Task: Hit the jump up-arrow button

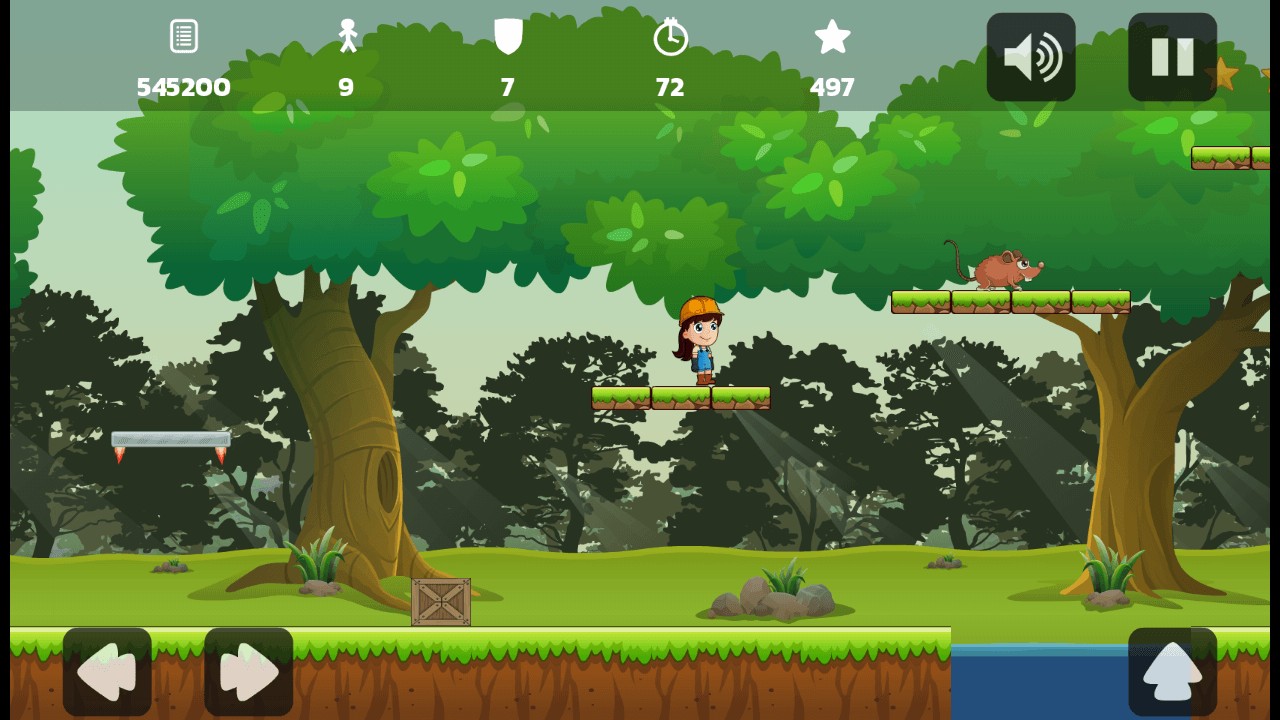Action: click(1172, 672)
